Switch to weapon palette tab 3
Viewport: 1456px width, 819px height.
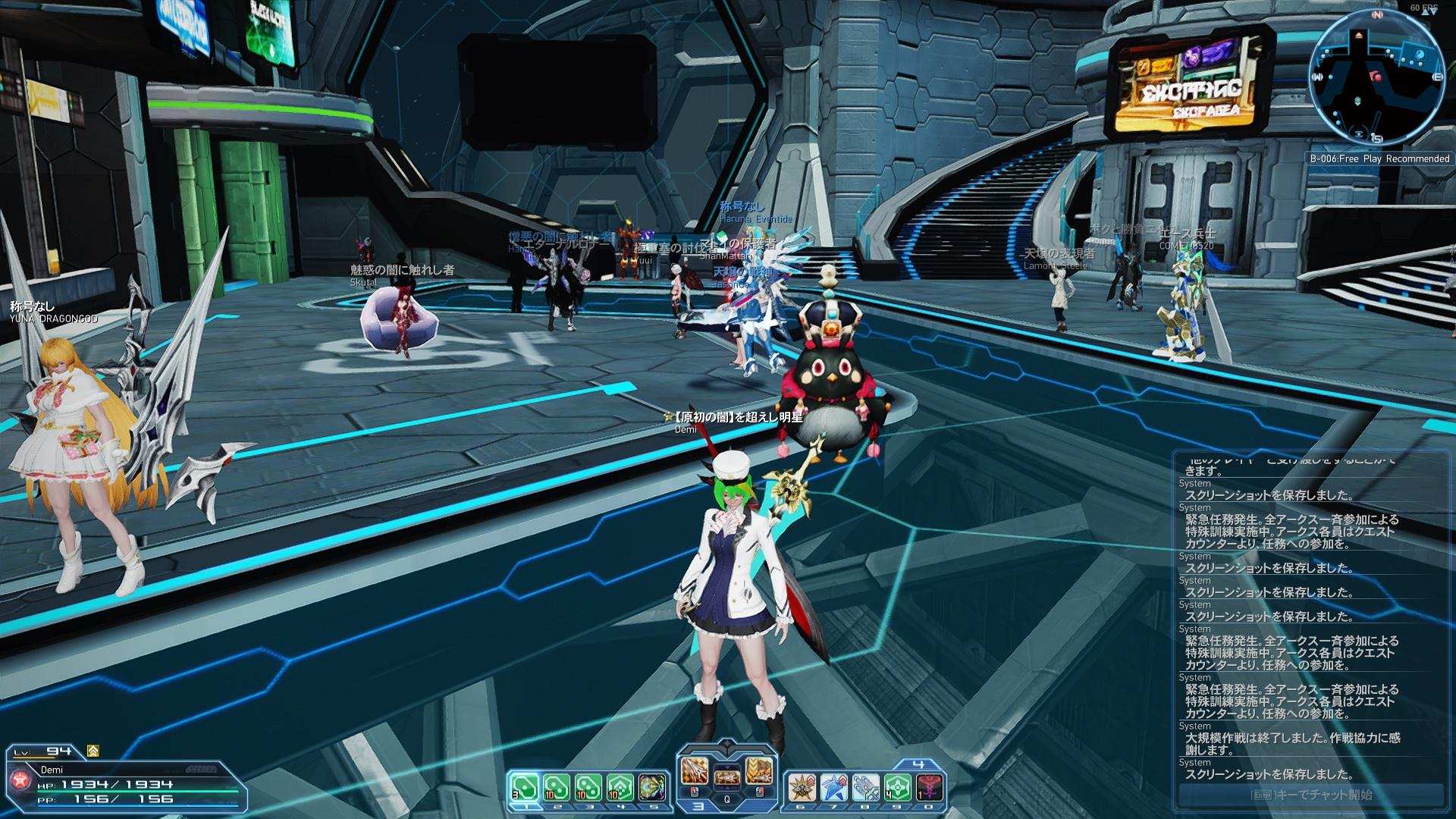pos(696,805)
